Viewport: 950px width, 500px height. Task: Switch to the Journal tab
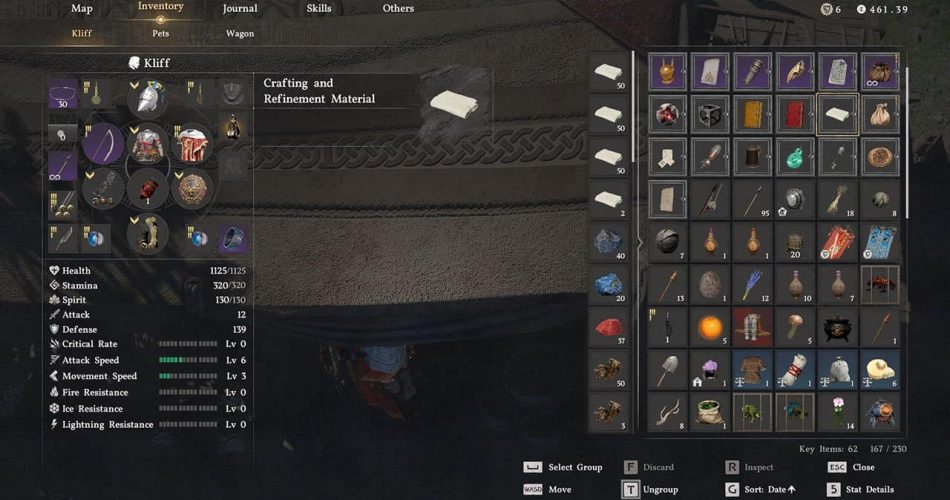(x=240, y=9)
